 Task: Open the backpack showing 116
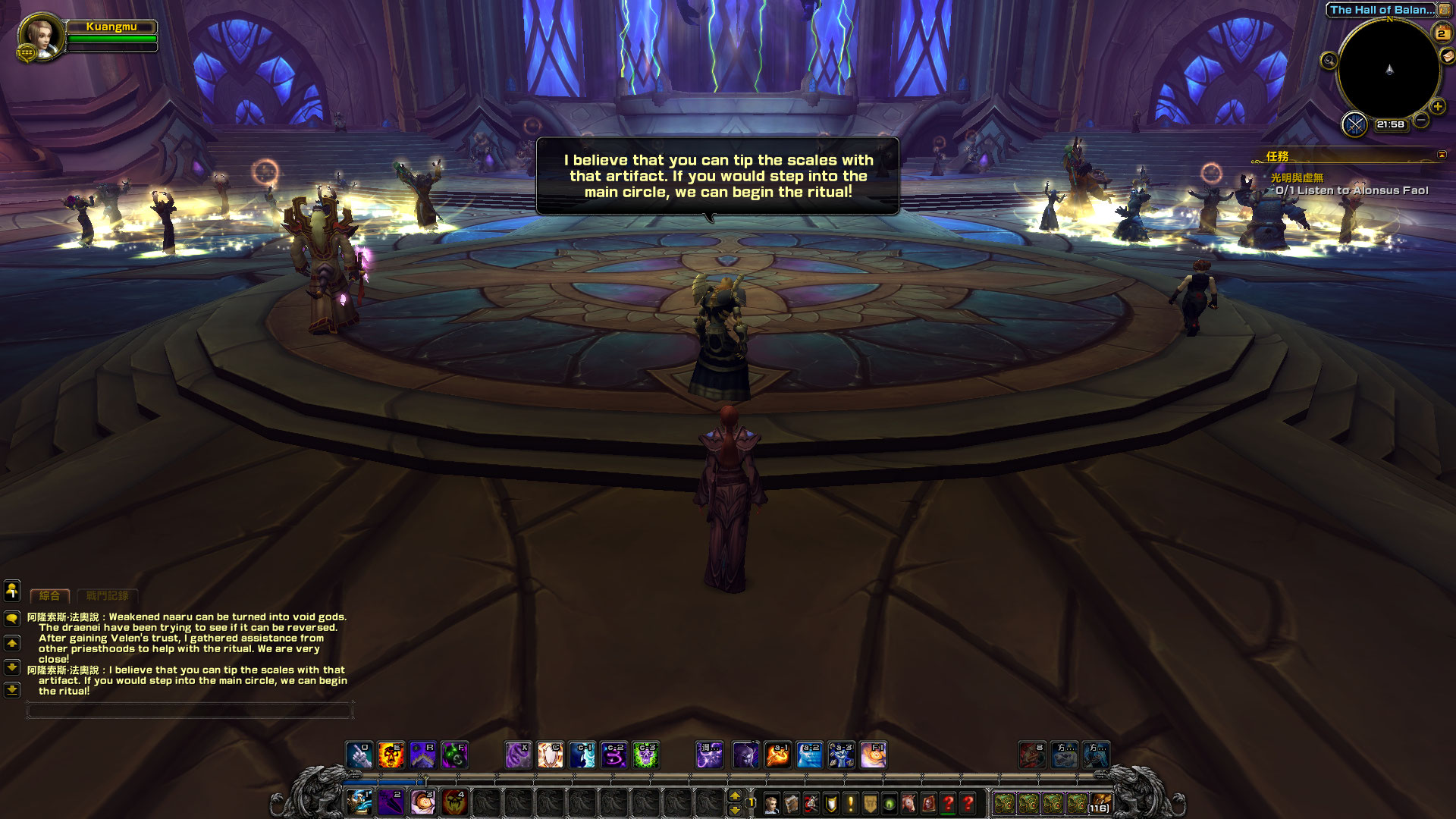(1100, 803)
